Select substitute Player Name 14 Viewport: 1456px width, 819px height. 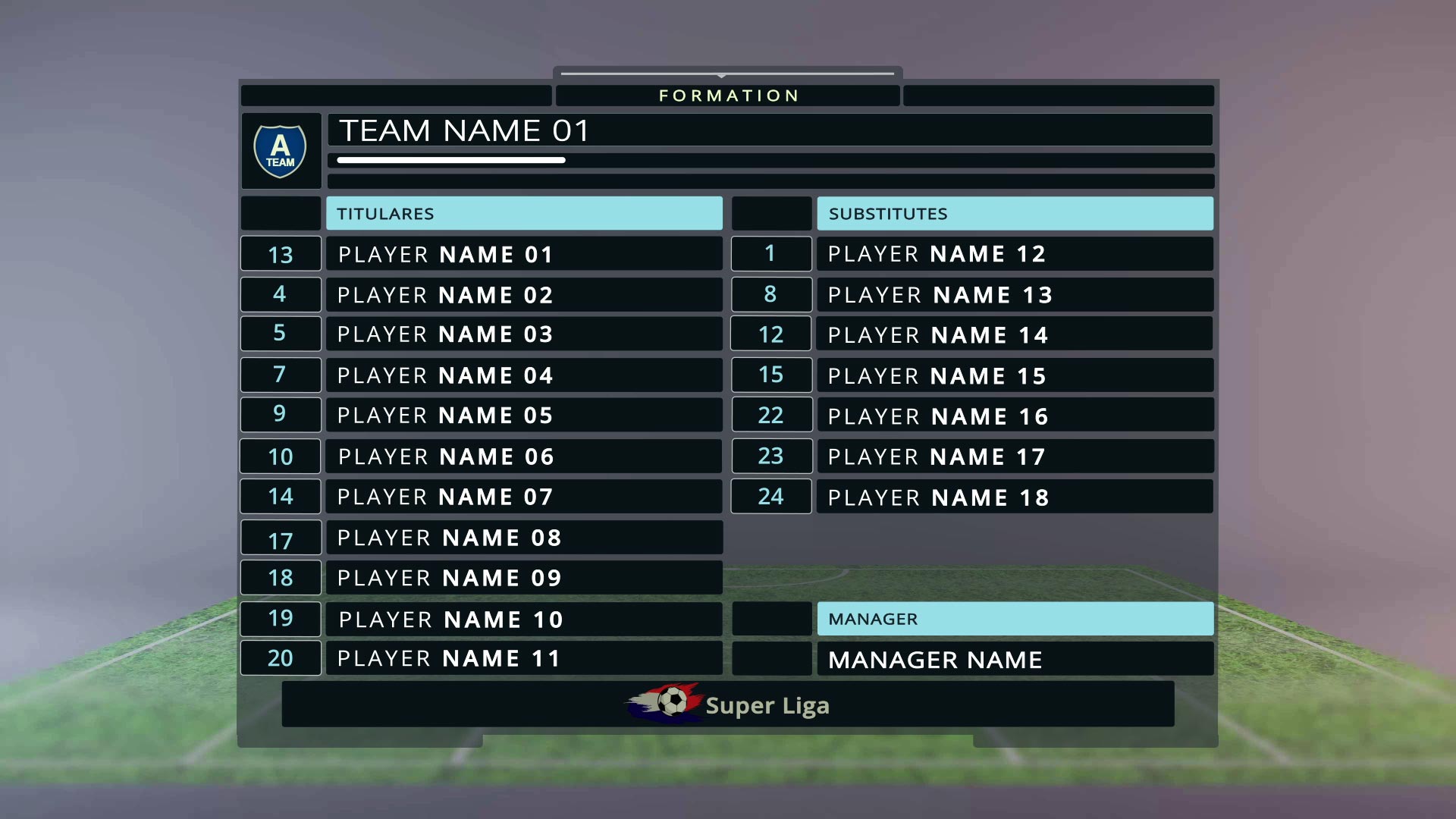[1014, 334]
